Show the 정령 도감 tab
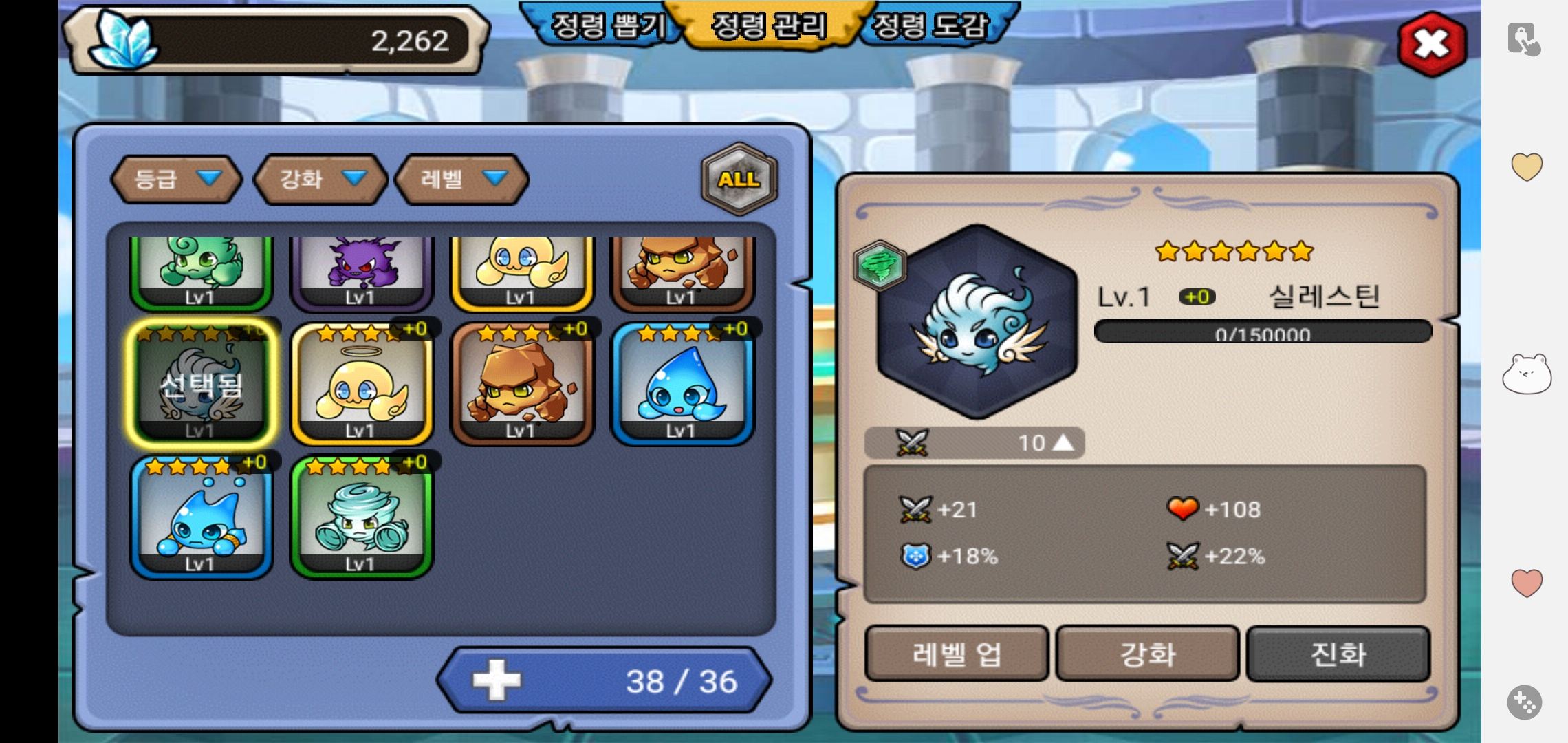1568x743 pixels. [930, 26]
